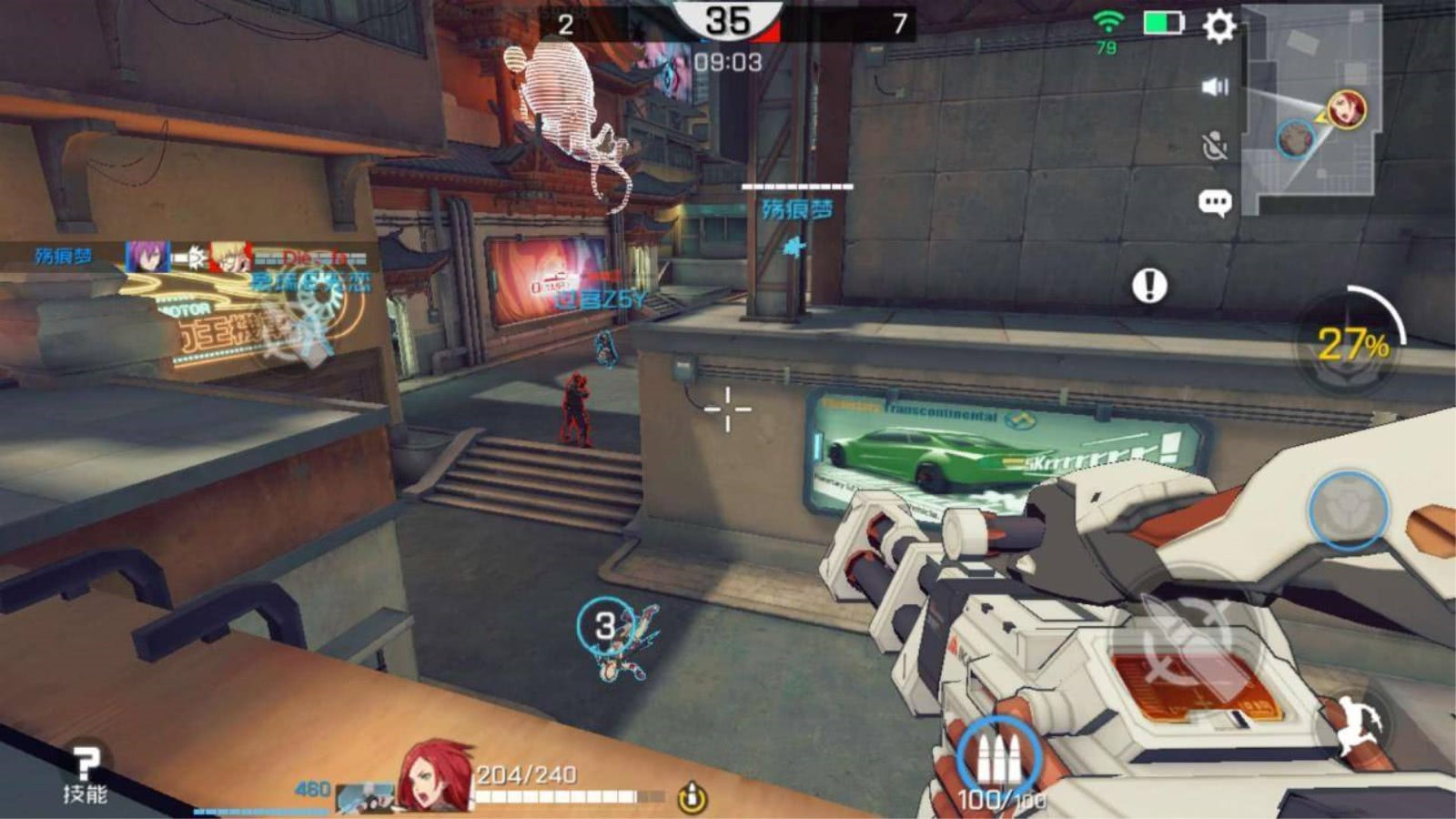1456x819 pixels.
Task: Tap the large fire button over the weapon
Action: click(x=1192, y=637)
